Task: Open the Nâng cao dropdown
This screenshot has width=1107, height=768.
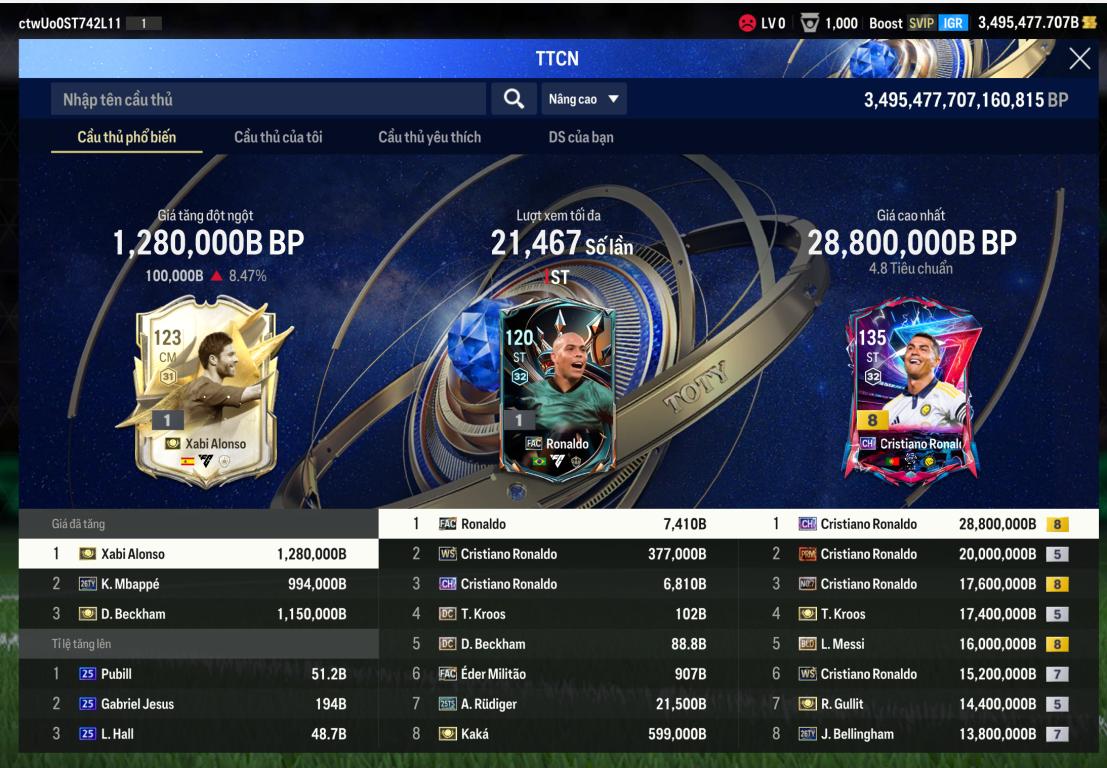Action: tap(583, 99)
